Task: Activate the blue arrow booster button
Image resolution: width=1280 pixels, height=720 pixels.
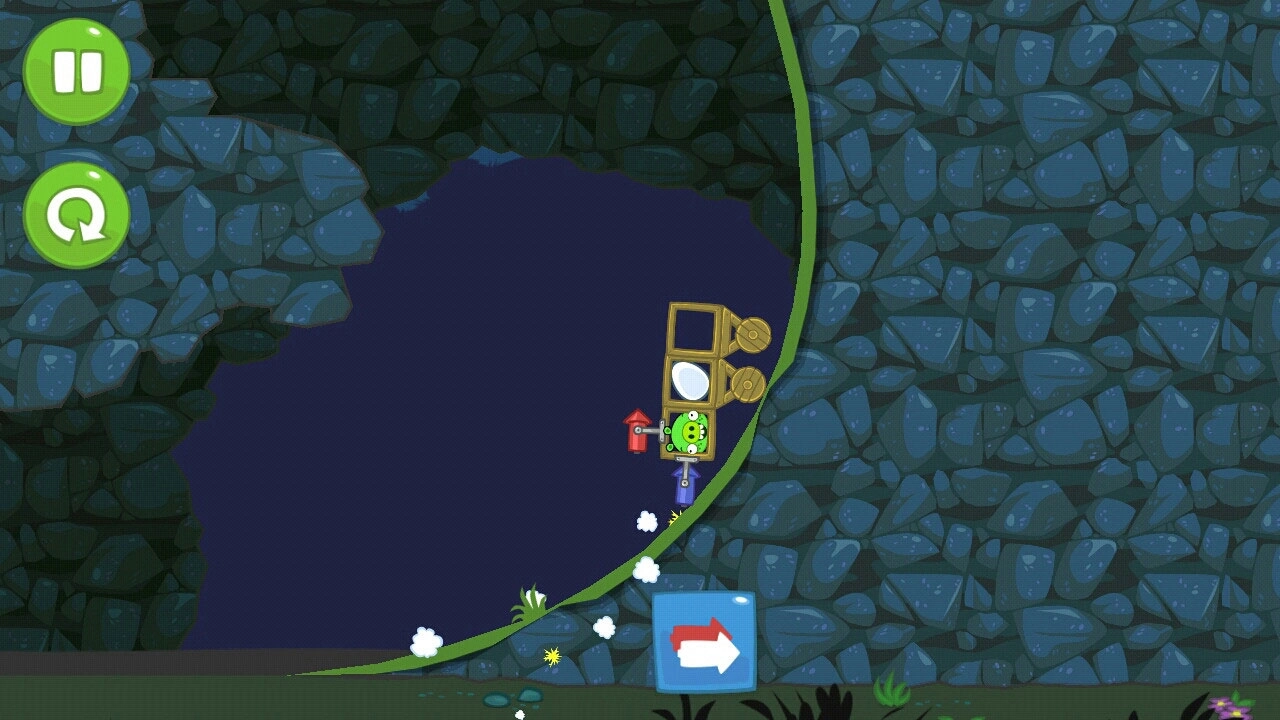Action: 704,642
